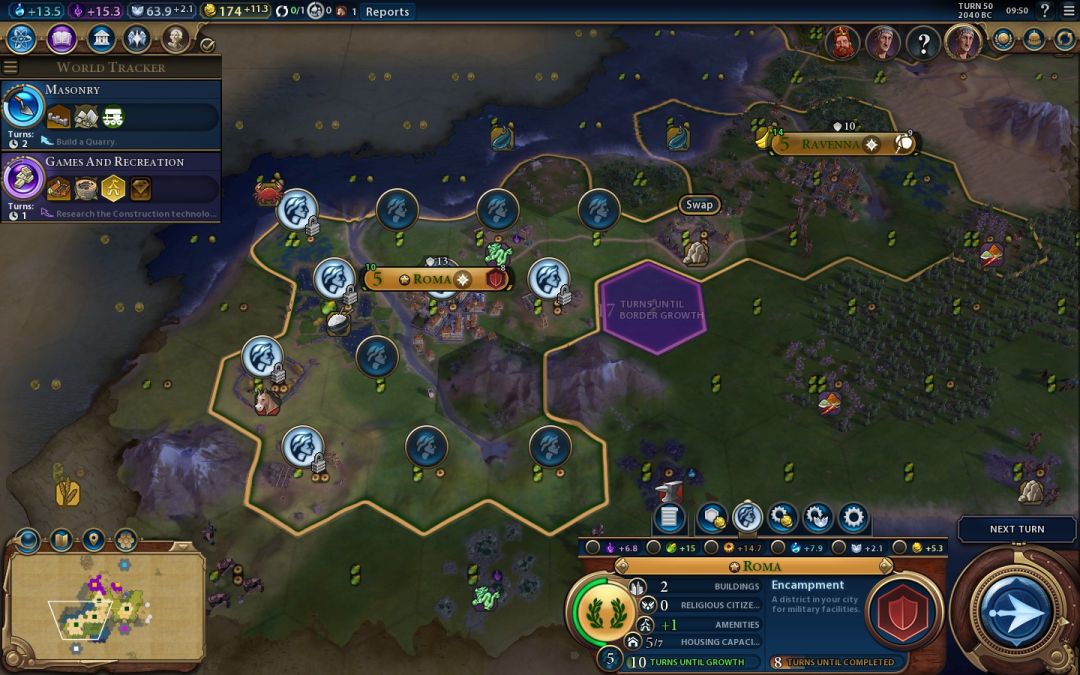Image resolution: width=1080 pixels, height=675 pixels.
Task: Open the government screen via the building icon
Action: click(100, 39)
